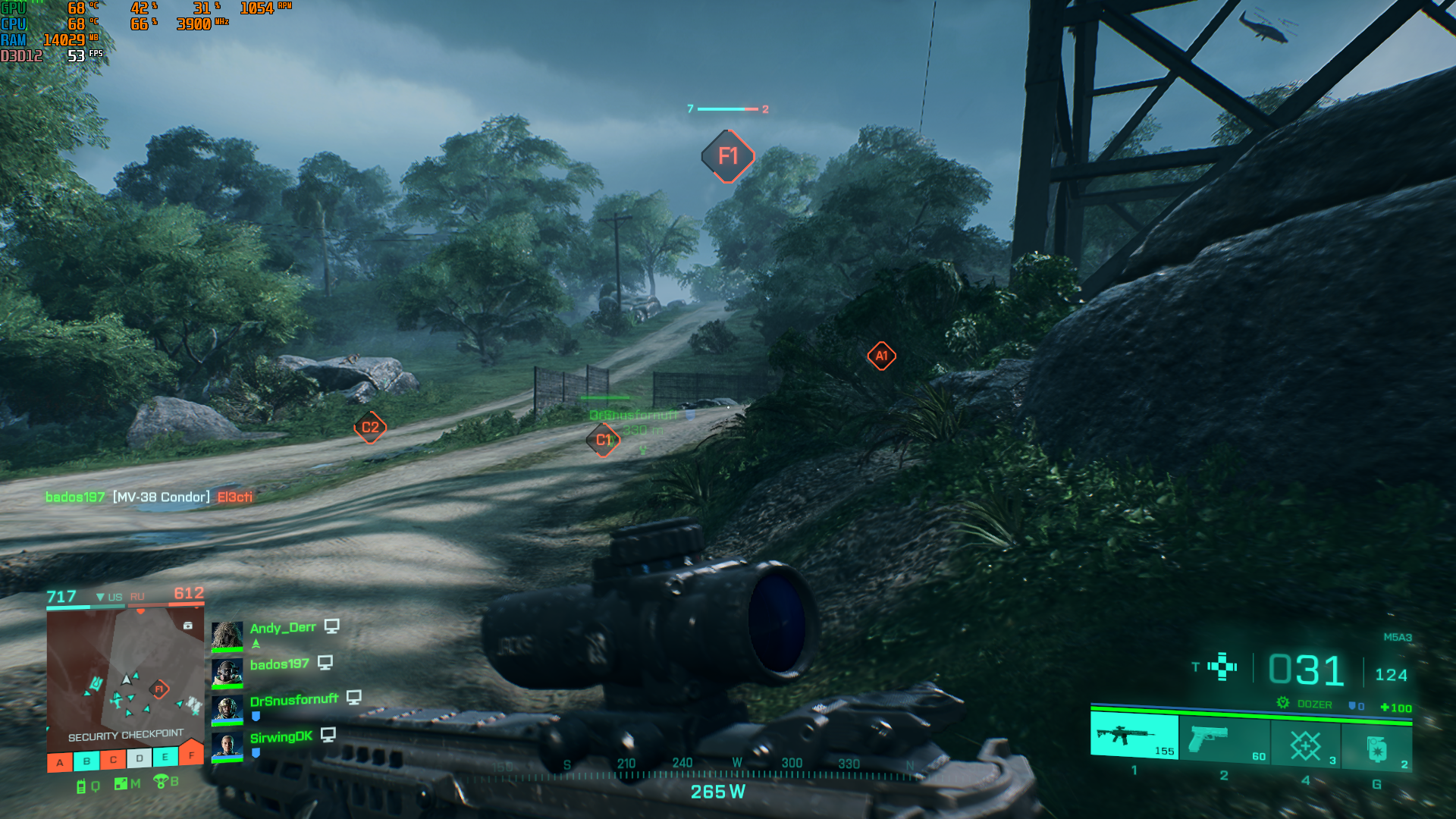Screen dimensions: 1456x819
Task: Select squad member Andy_Derr
Action: click(x=282, y=628)
